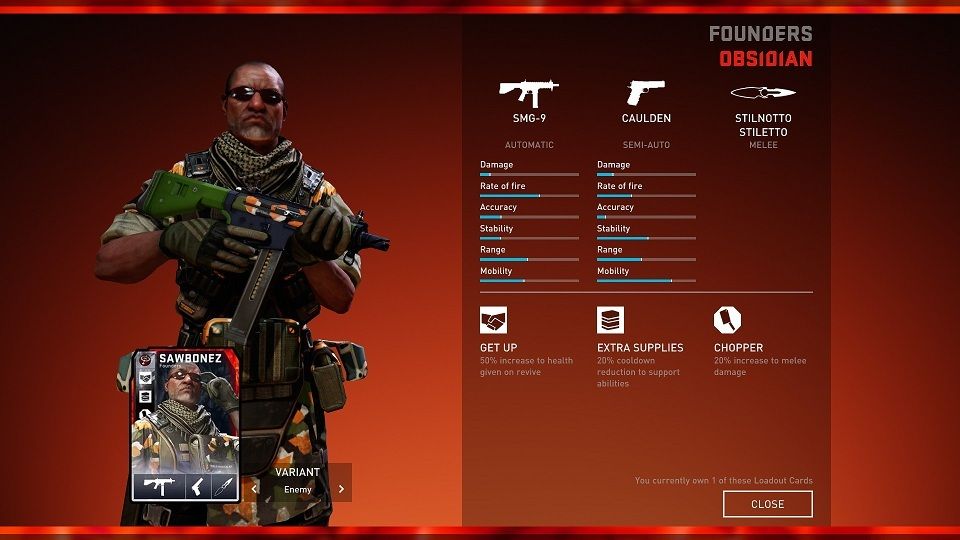The image size is (960, 540).
Task: Switch to the previous variant
Action: click(255, 489)
